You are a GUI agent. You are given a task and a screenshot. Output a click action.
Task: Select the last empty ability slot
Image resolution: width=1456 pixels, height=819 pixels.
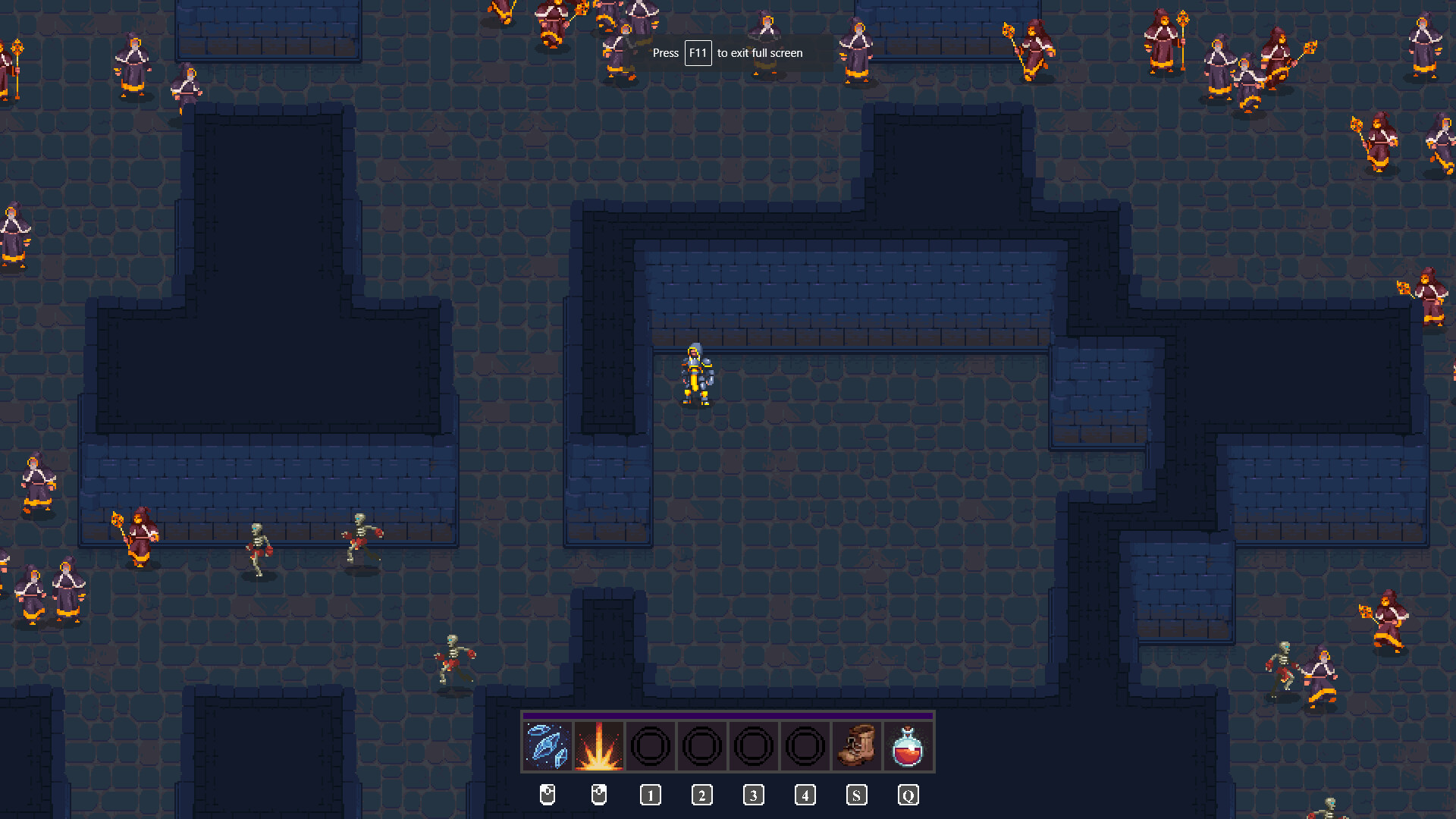point(805,745)
